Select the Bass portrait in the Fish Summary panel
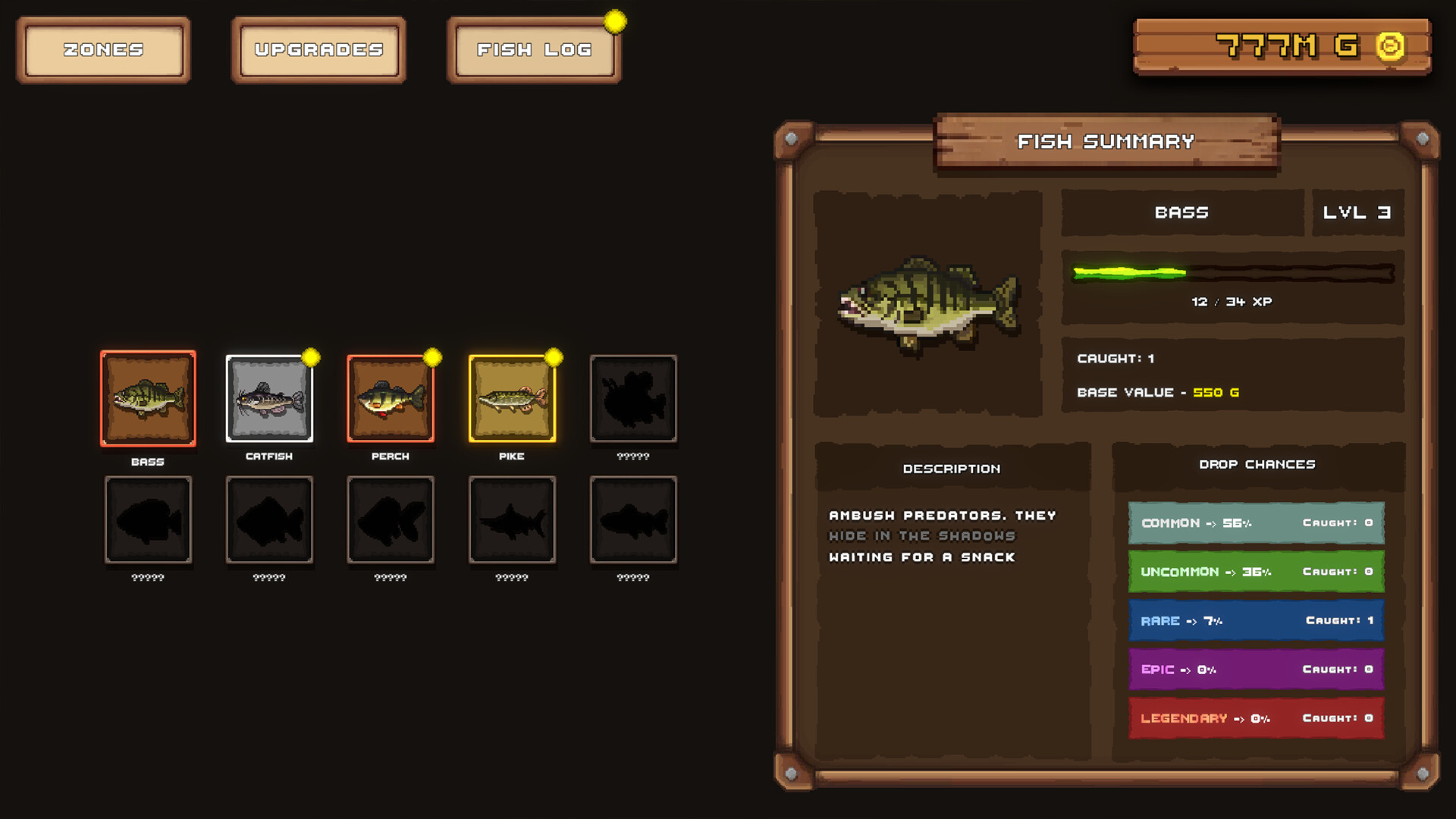 pos(928,302)
